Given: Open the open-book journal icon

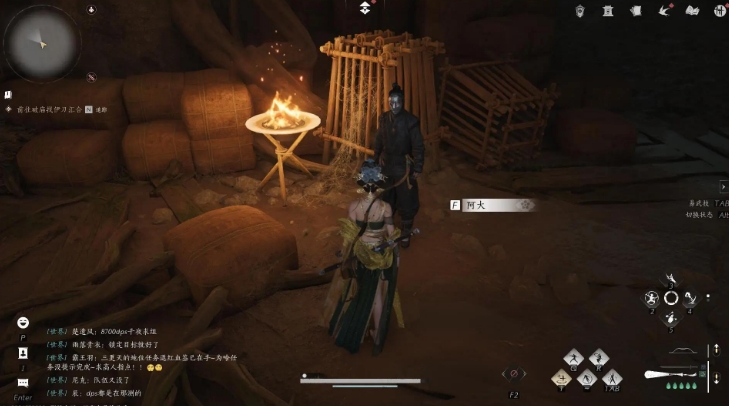Looking at the screenshot, I should [691, 10].
